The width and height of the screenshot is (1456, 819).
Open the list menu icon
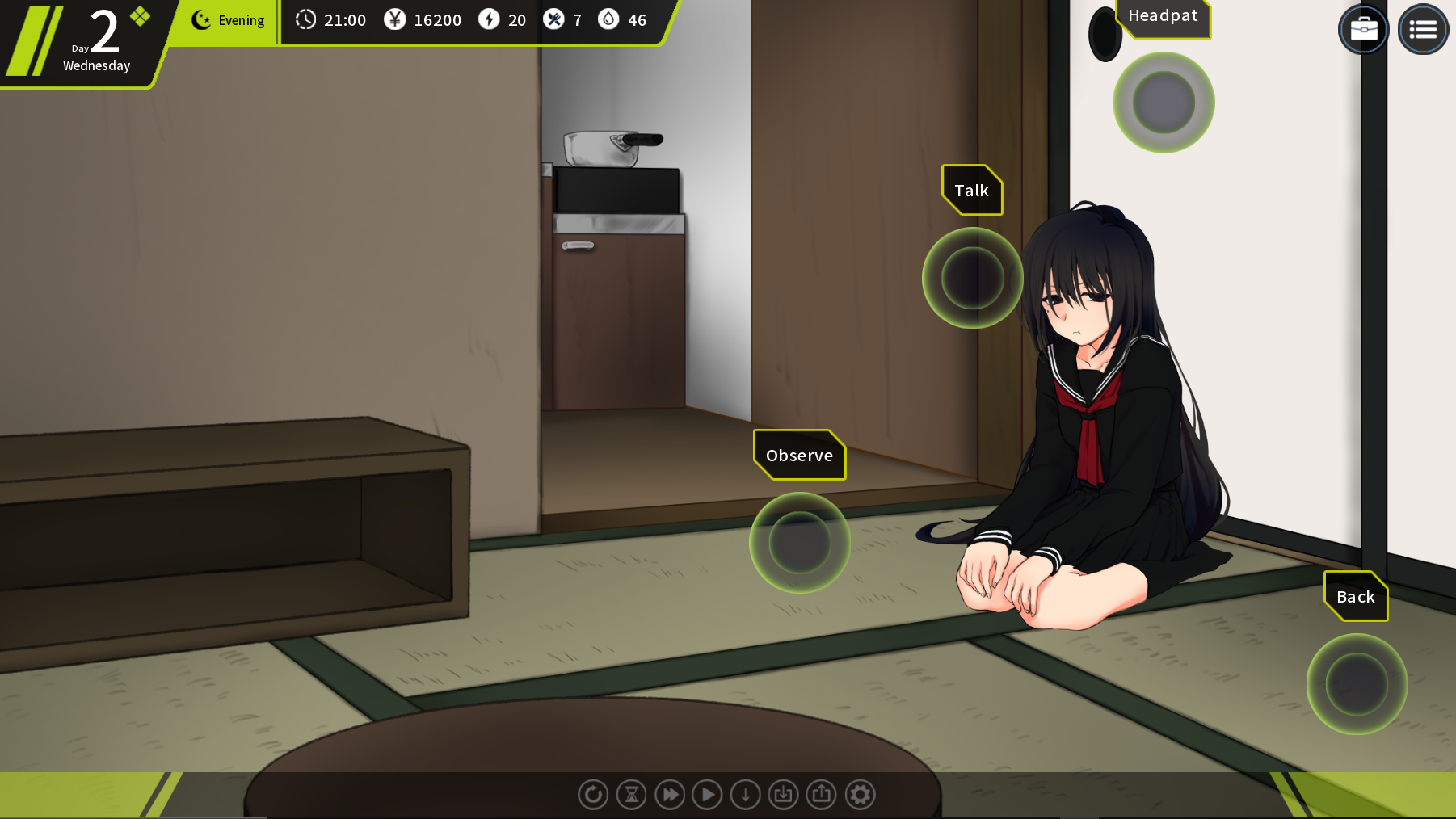coord(1423,30)
